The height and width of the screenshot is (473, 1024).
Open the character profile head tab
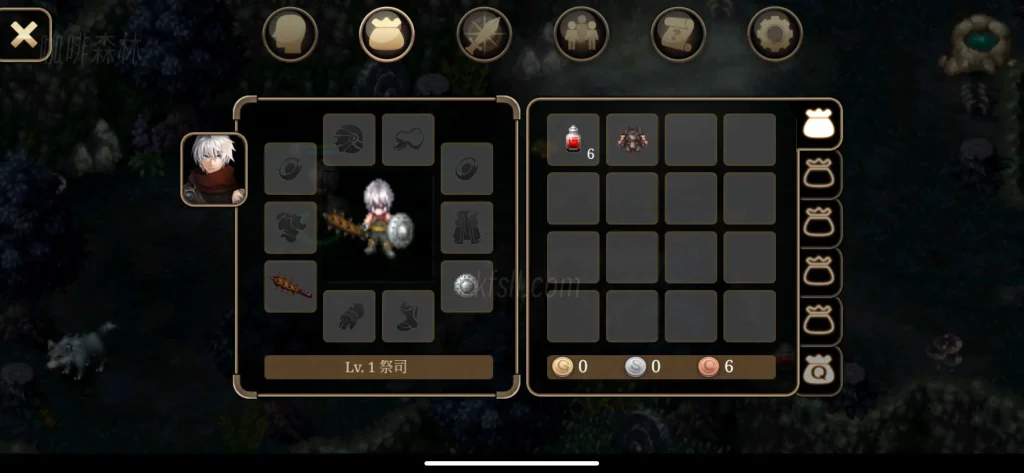[290, 34]
